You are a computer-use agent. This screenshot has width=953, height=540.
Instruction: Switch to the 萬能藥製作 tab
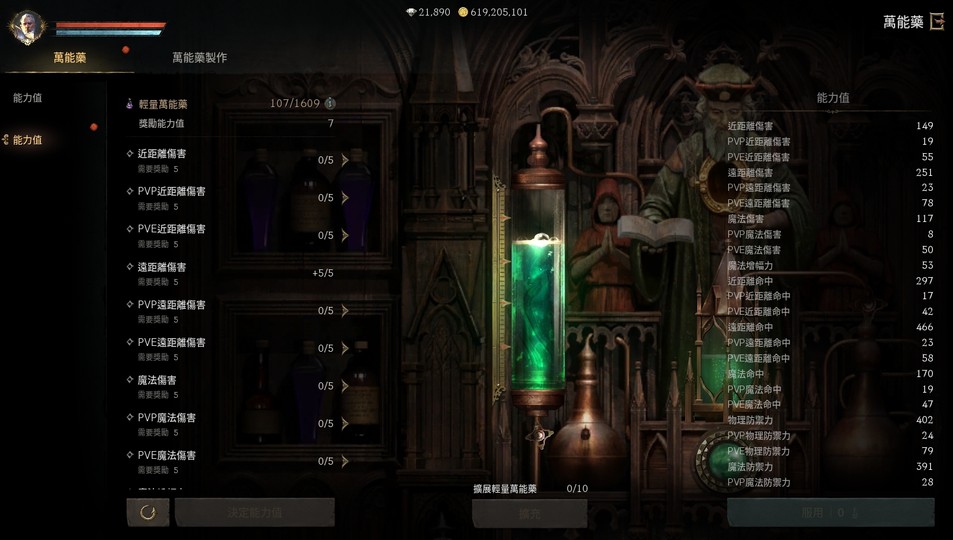pos(199,58)
